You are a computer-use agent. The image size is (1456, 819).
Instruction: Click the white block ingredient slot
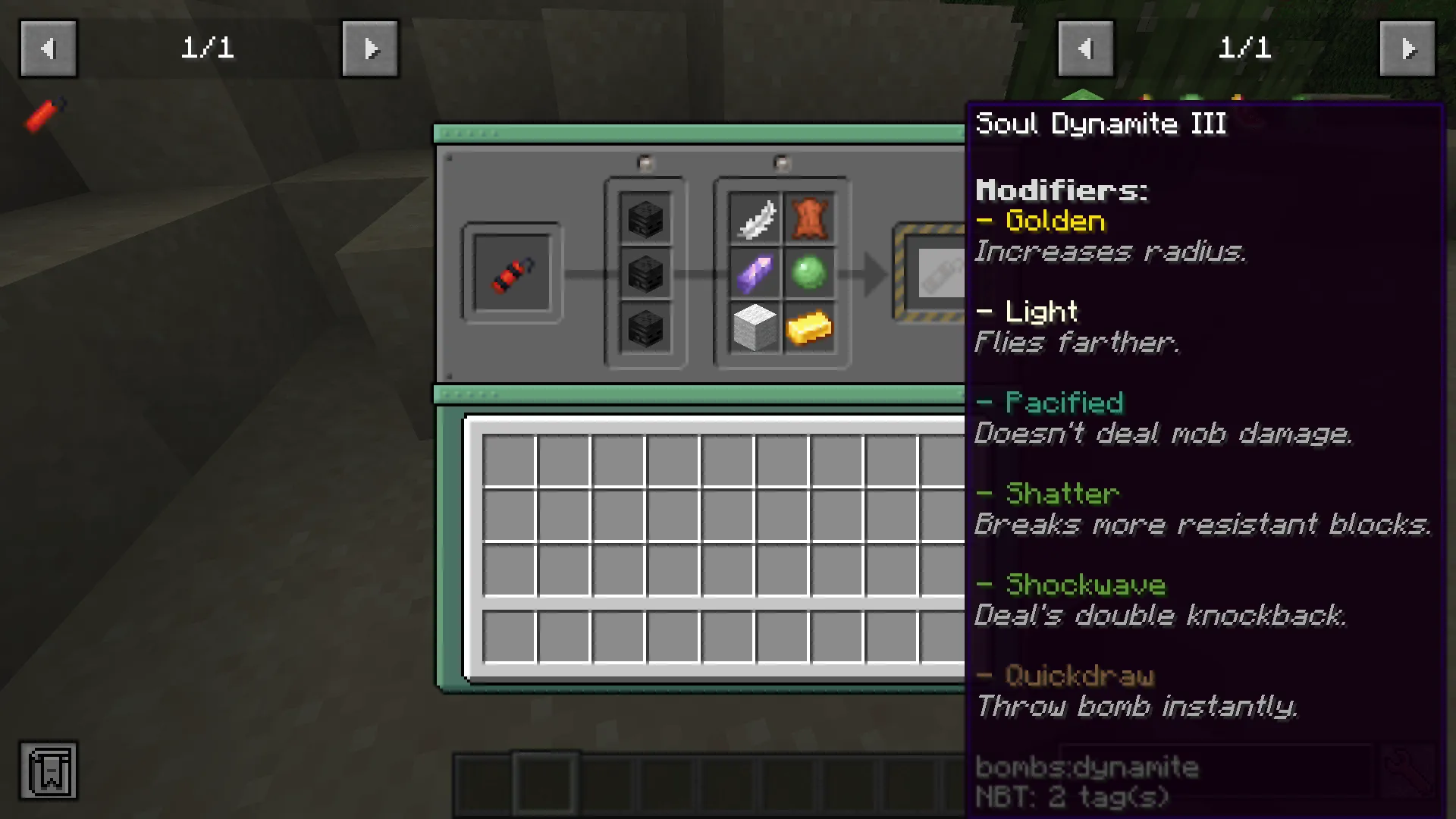click(x=755, y=328)
